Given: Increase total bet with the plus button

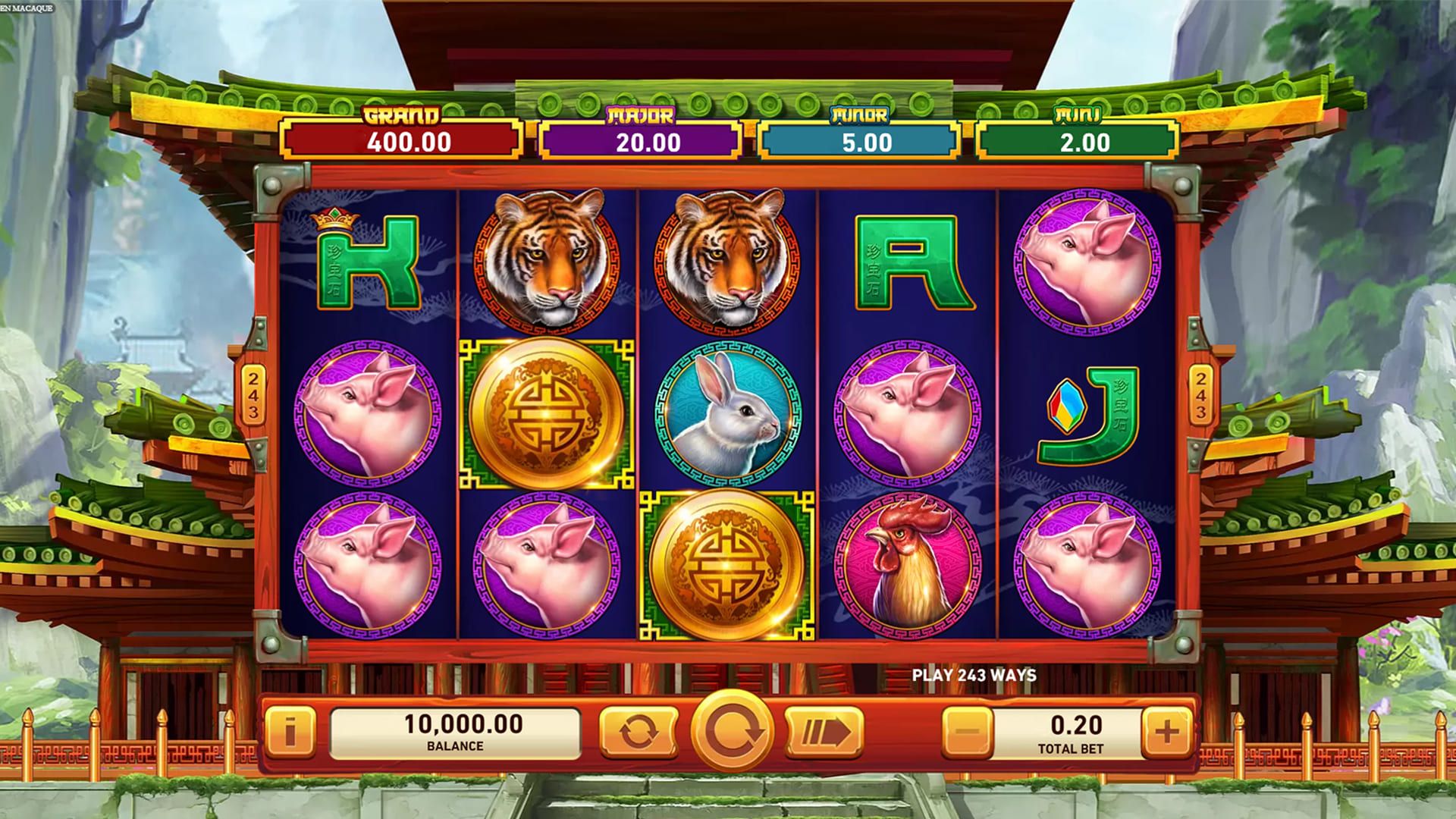Looking at the screenshot, I should pyautogui.click(x=1166, y=733).
